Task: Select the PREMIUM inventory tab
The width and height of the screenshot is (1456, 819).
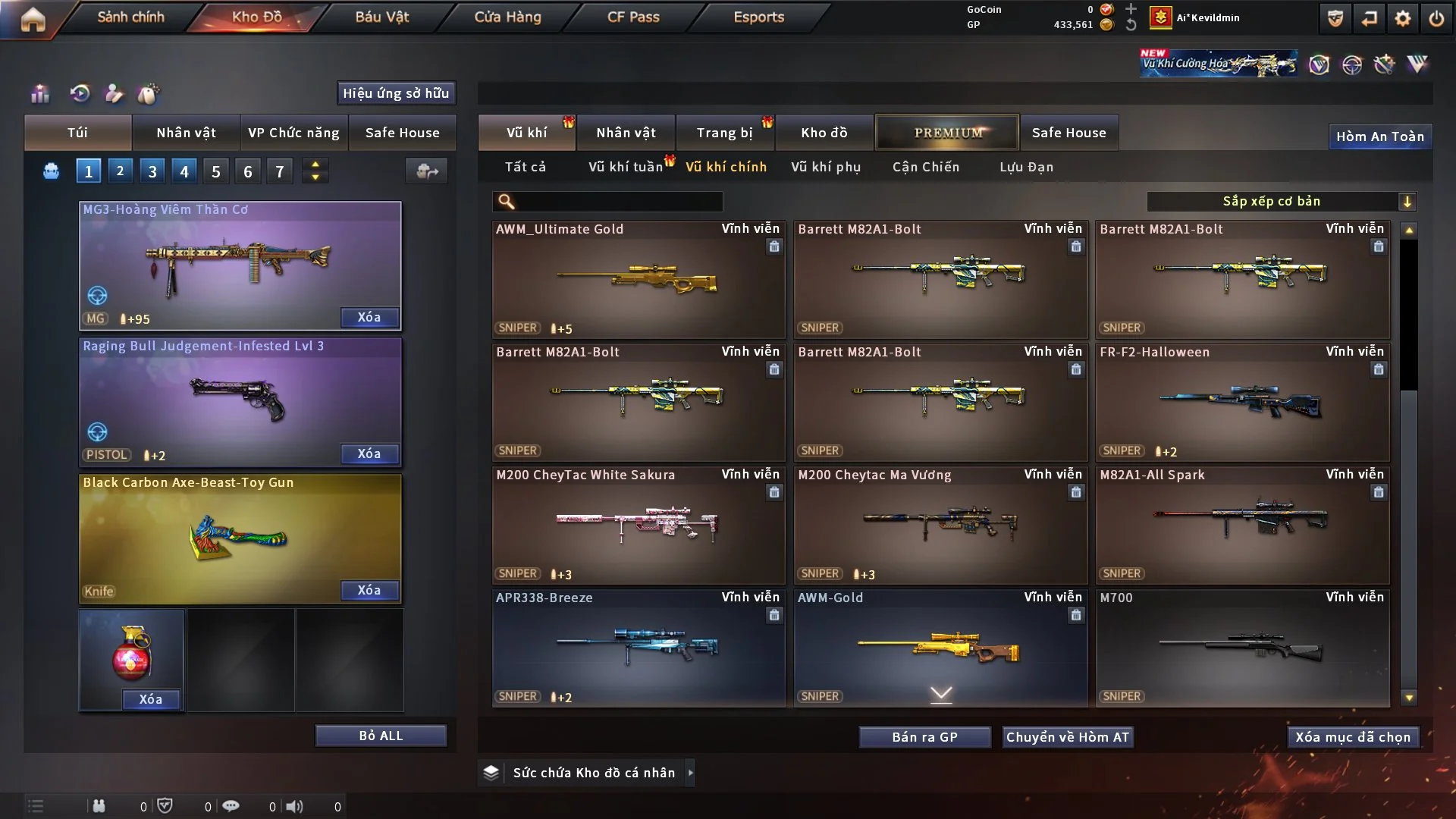Action: [947, 133]
